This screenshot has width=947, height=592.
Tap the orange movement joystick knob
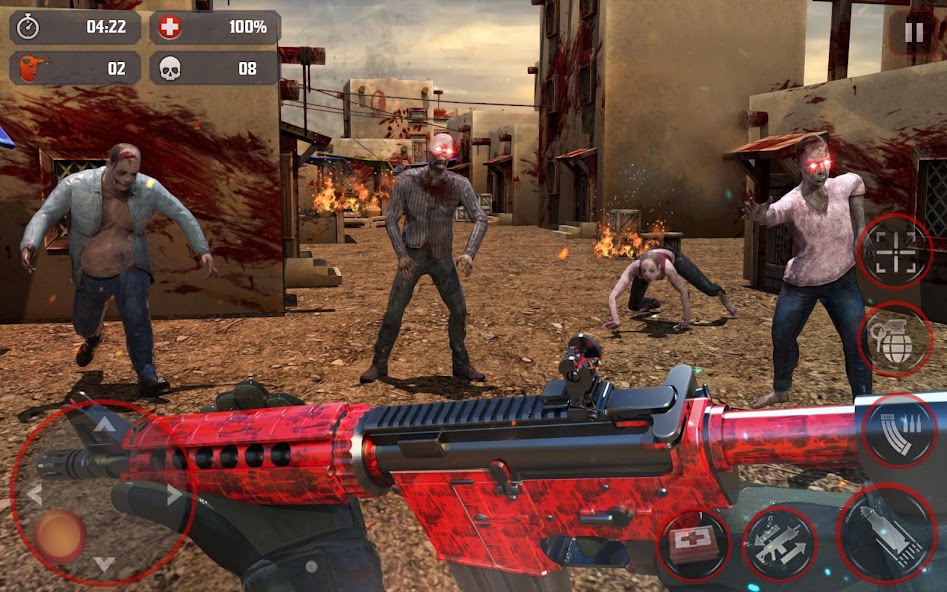60,536
